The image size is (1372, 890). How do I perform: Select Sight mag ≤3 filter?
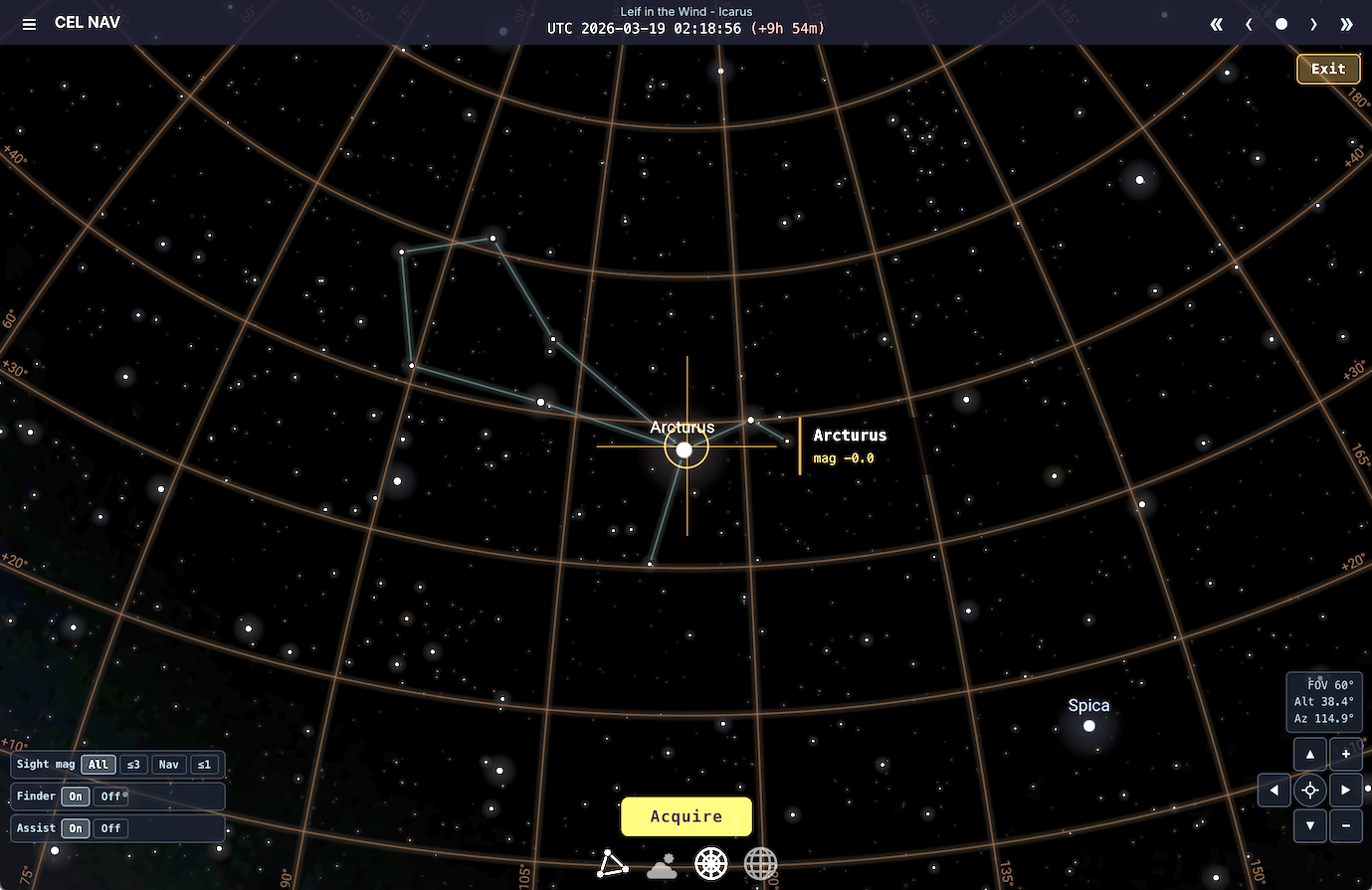tap(133, 764)
